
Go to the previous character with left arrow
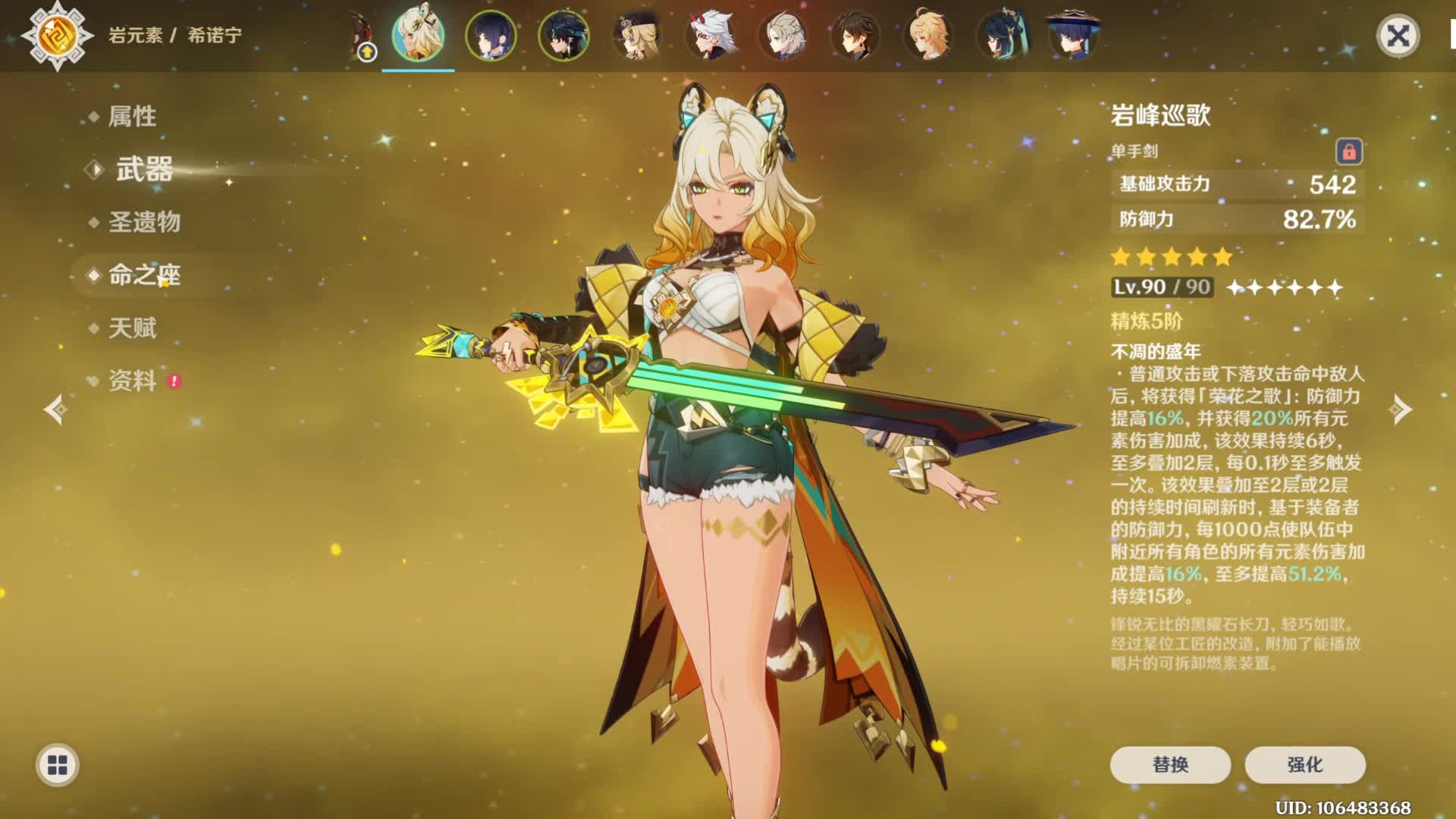pyautogui.click(x=55, y=409)
